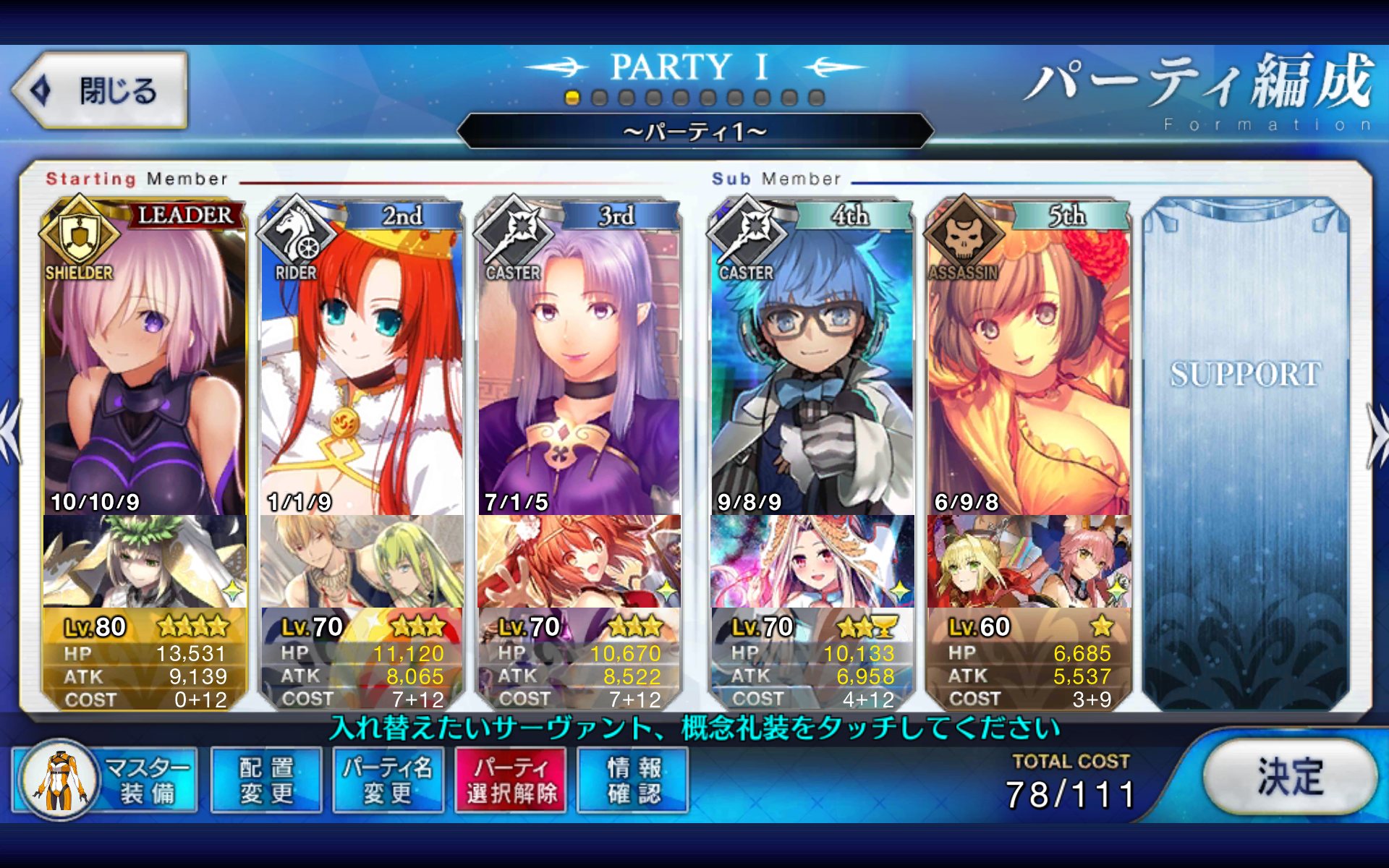1389x868 pixels.
Task: Select the Shielder leader servant card
Action: pos(145,362)
